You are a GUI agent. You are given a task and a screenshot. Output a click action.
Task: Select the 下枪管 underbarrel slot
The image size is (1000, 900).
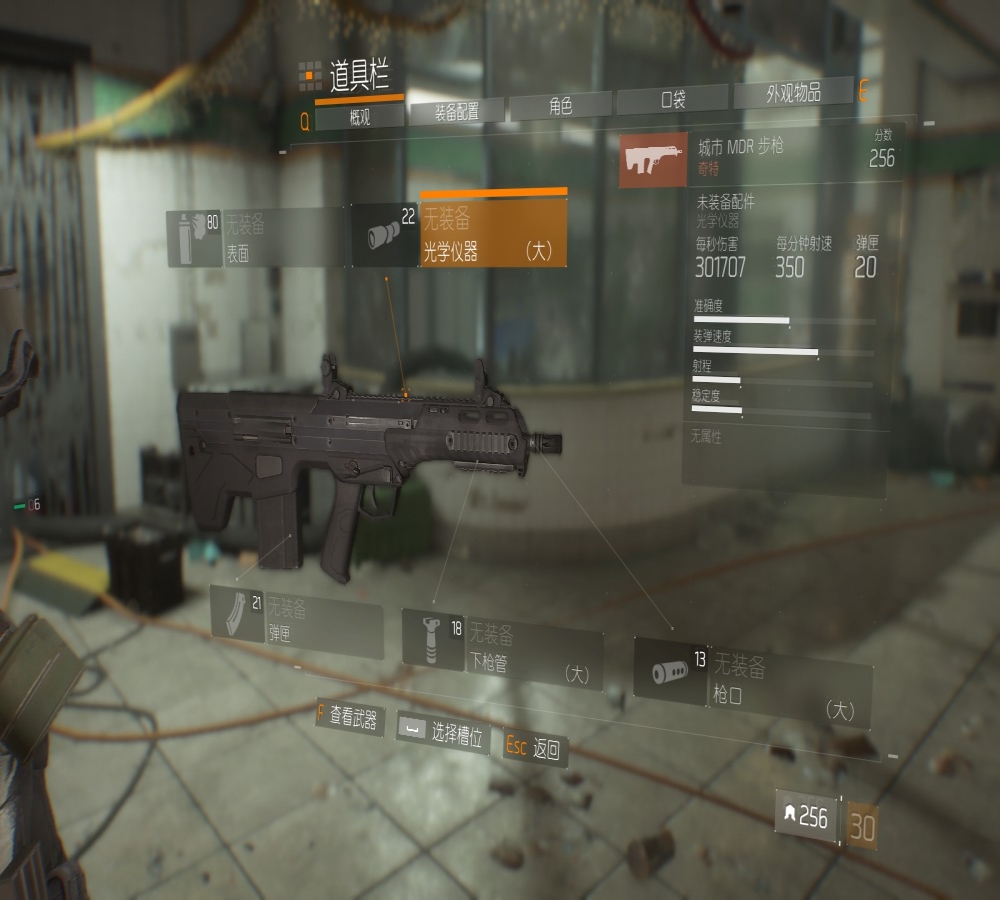tap(502, 648)
